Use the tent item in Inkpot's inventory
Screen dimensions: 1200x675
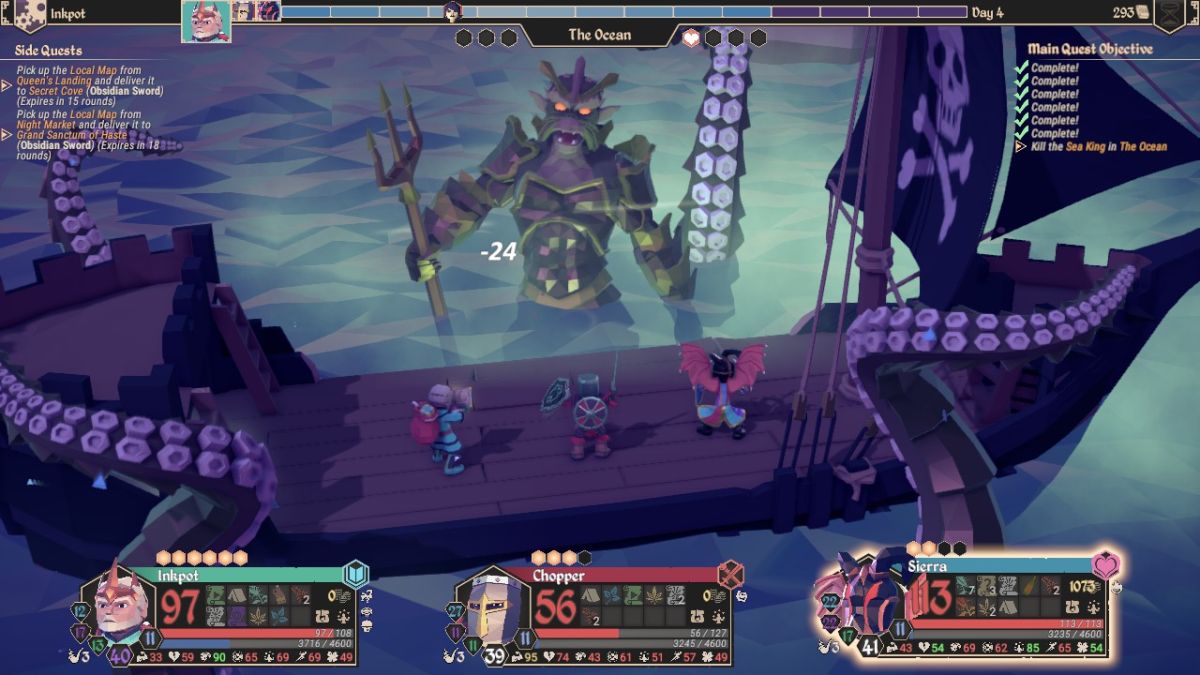(236, 595)
